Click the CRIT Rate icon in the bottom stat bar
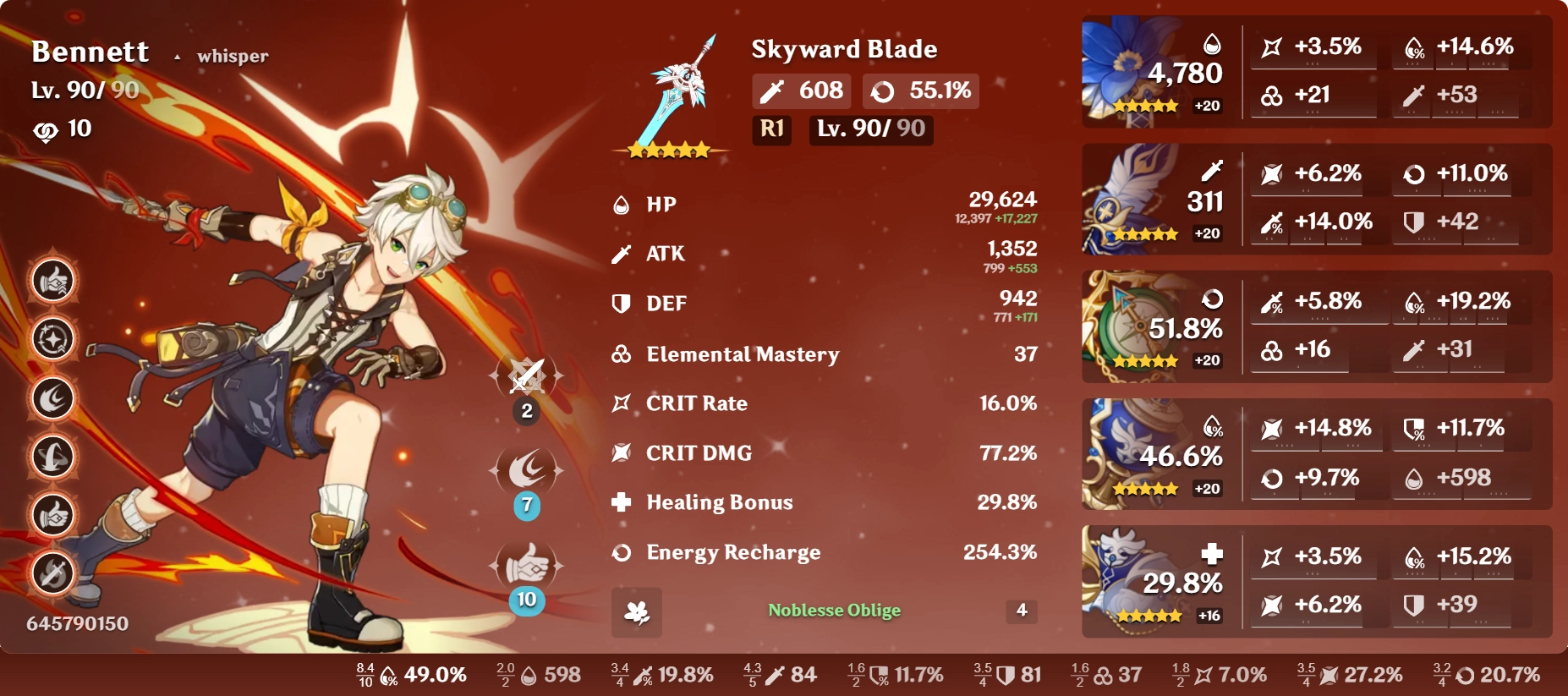The width and height of the screenshot is (1568, 696). (1203, 675)
